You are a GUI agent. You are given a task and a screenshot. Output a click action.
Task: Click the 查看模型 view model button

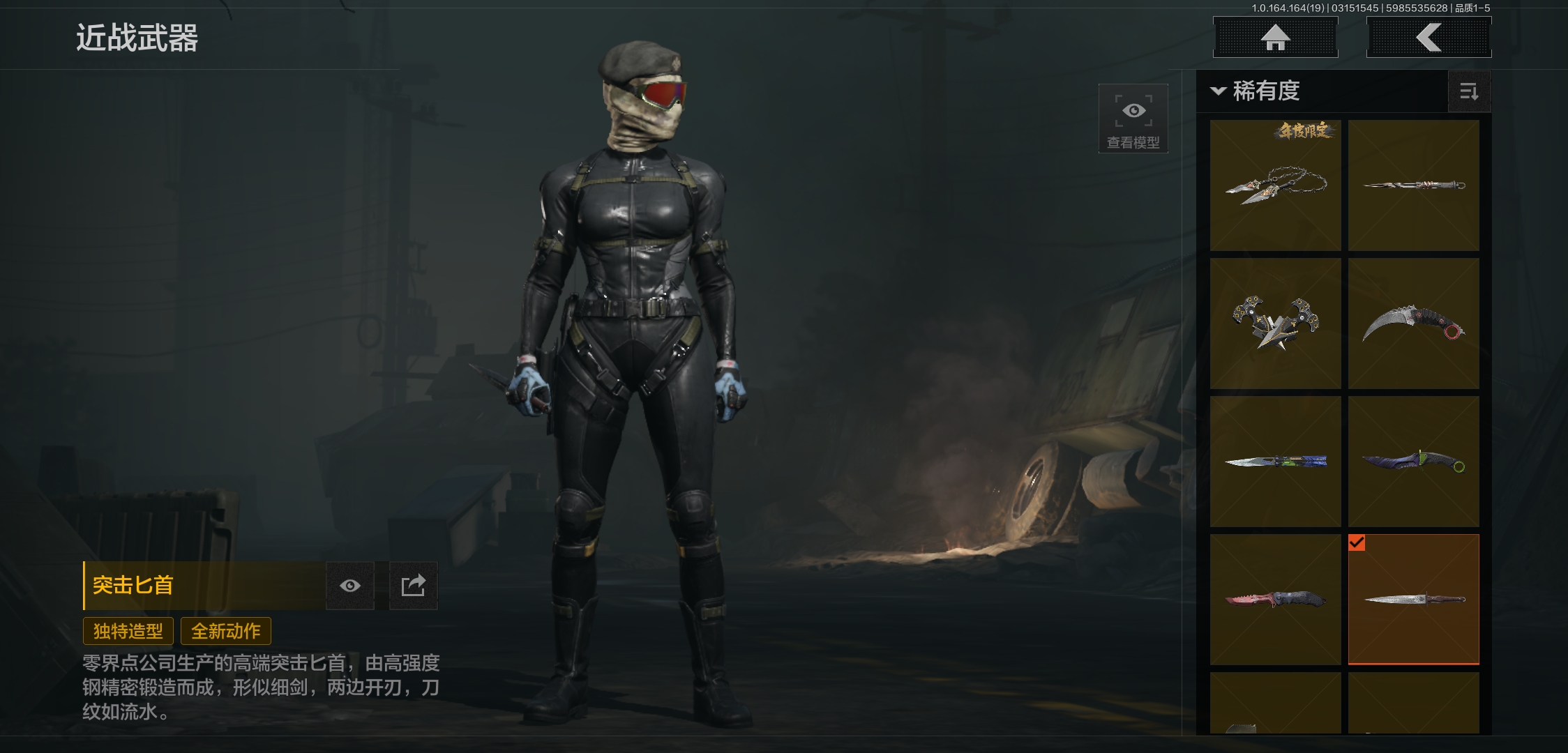[1133, 119]
